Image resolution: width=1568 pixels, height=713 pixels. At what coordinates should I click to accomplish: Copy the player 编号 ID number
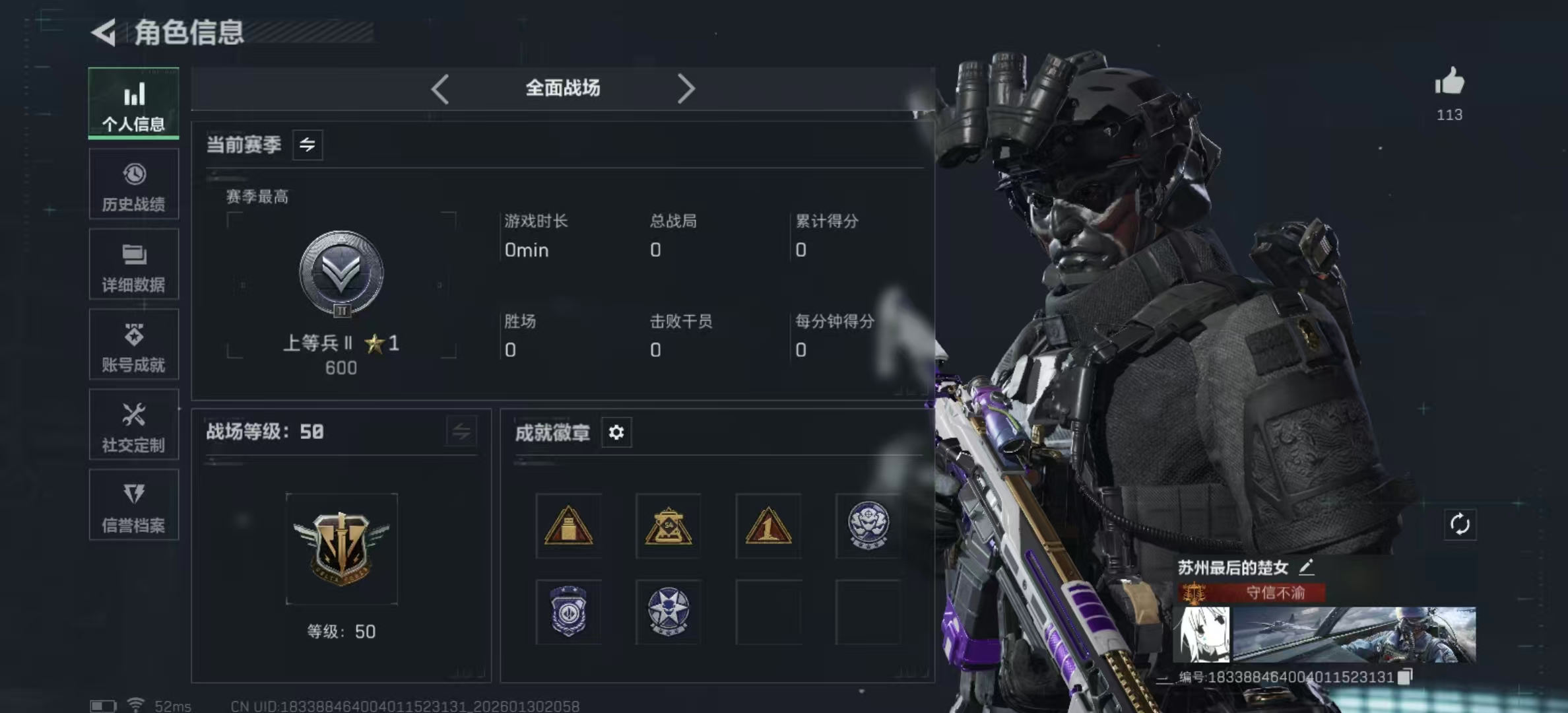coord(1405,677)
